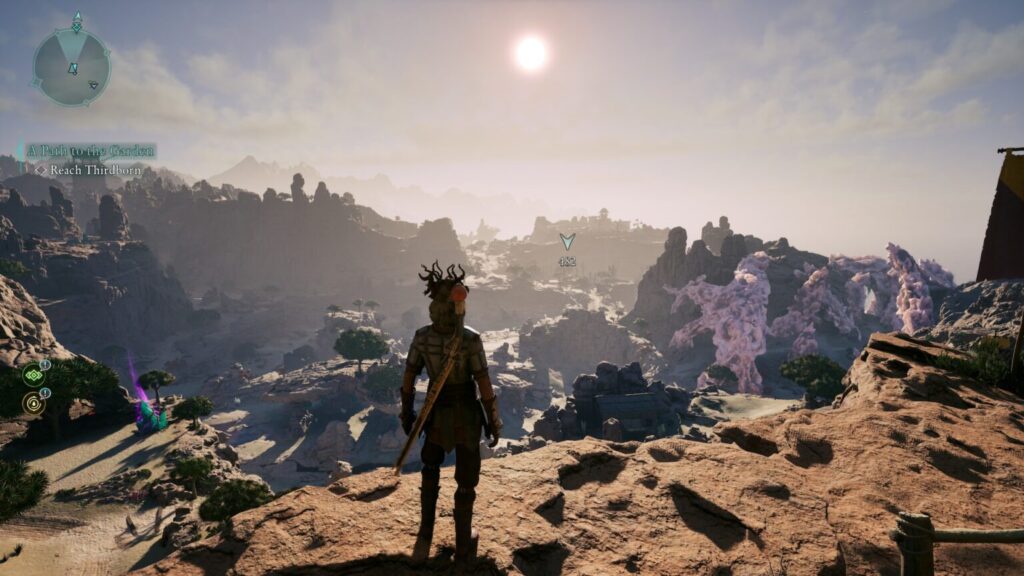Image resolution: width=1024 pixels, height=576 pixels.
Task: Activate the yellow swirl droplet icon
Action: 35,403
